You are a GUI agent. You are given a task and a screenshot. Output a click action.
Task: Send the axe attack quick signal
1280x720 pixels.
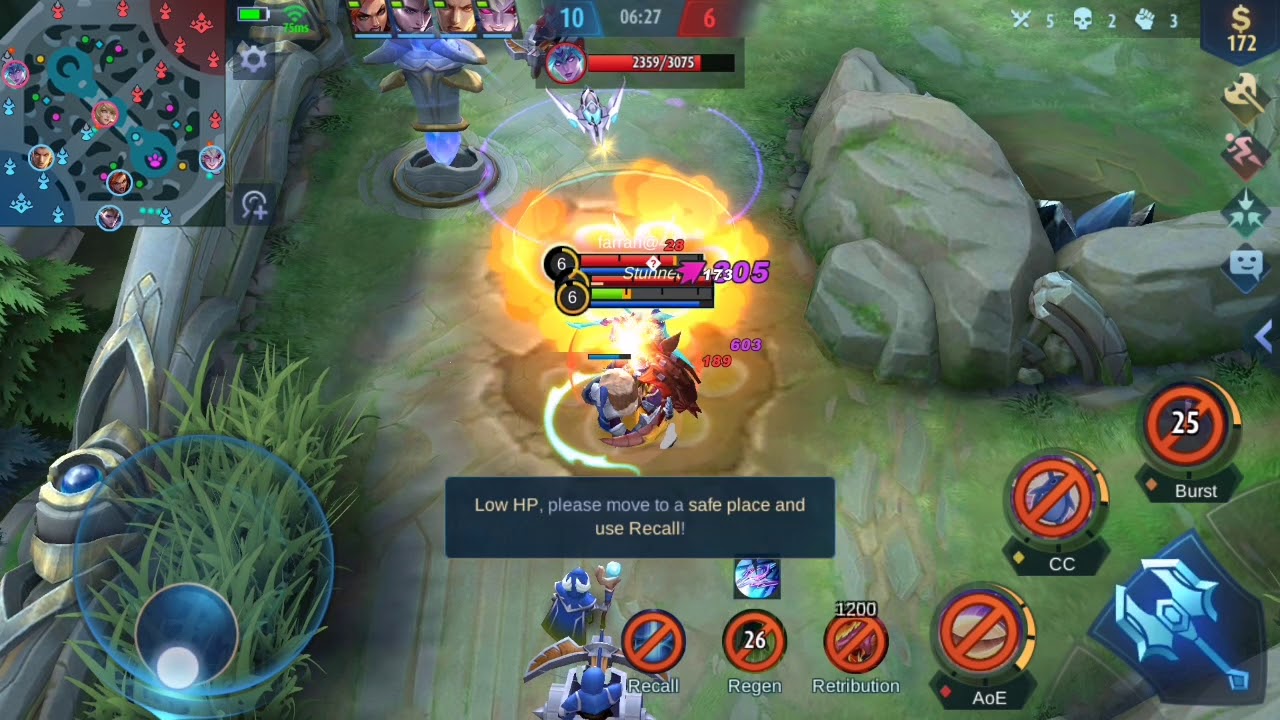(x=1246, y=97)
